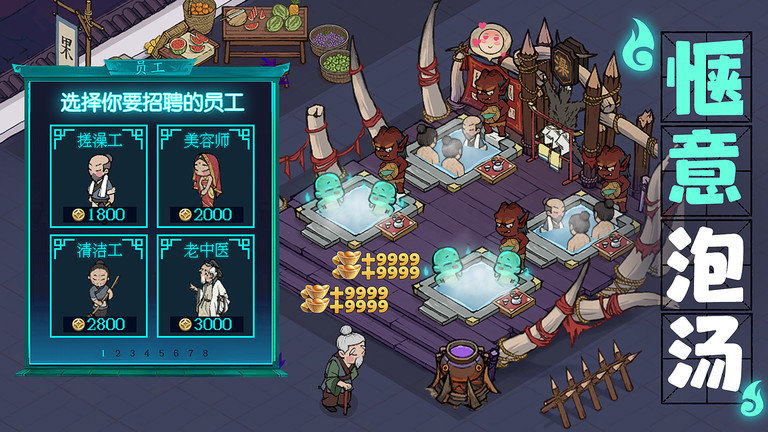The width and height of the screenshot is (768, 432).
Task: Choose the 美容师 employee card
Action: [x=207, y=175]
